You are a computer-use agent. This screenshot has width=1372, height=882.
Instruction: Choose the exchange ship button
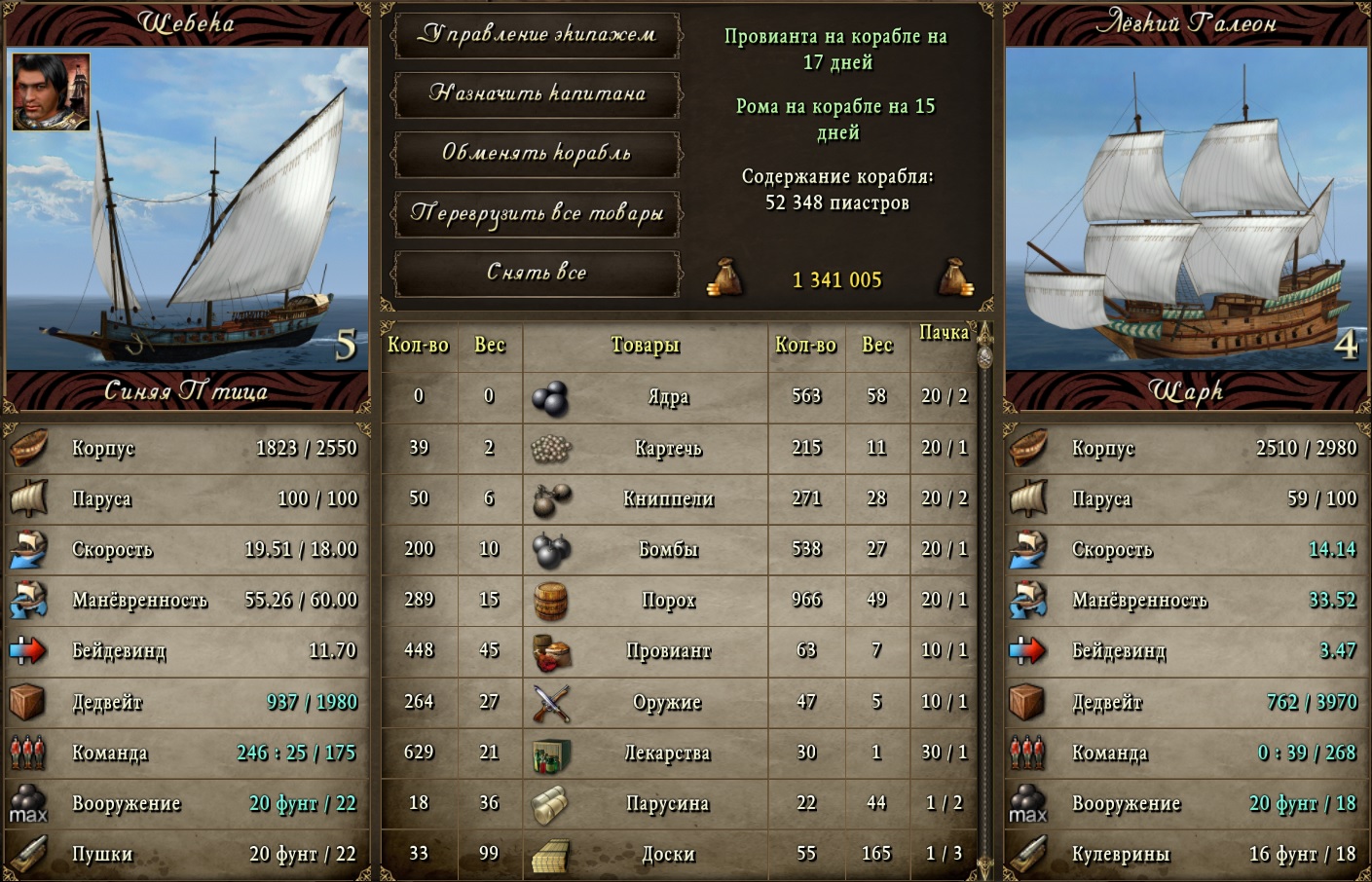(537, 154)
